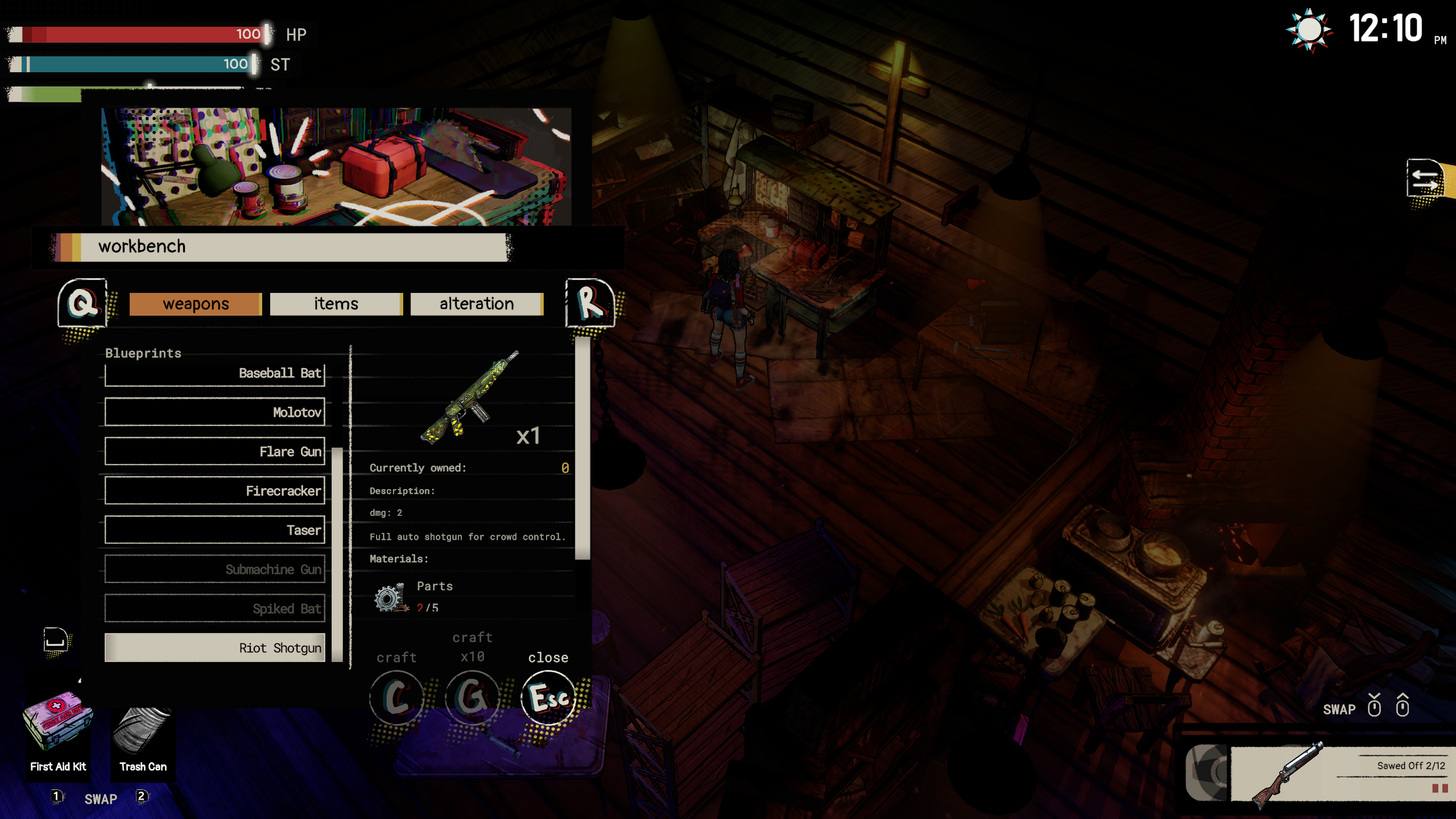Highlight the Riot Shotgun blueprint
Screen dimensions: 1456x819
click(215, 647)
